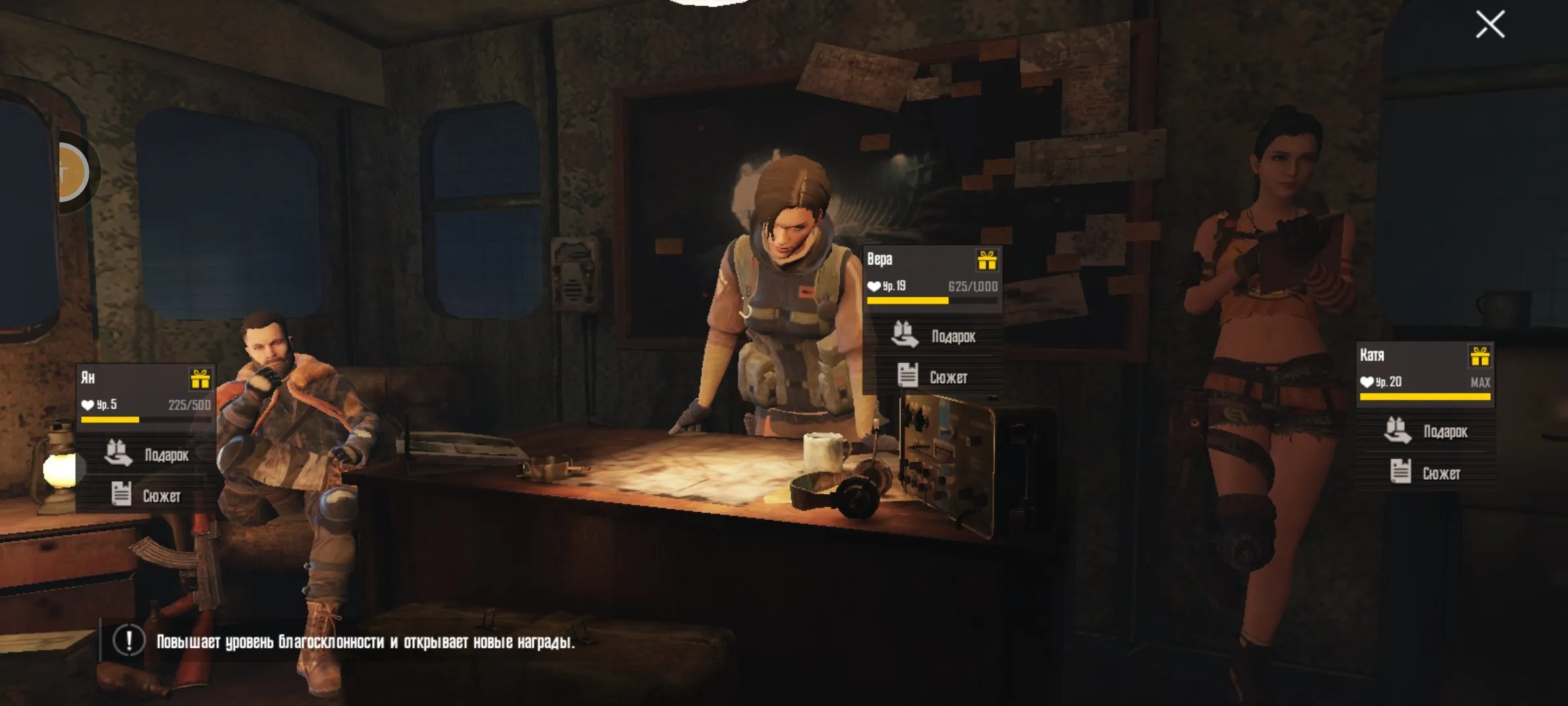This screenshot has width=1568, height=706.
Task: Open Катя's story (Сюжет)
Action: [x=1426, y=472]
